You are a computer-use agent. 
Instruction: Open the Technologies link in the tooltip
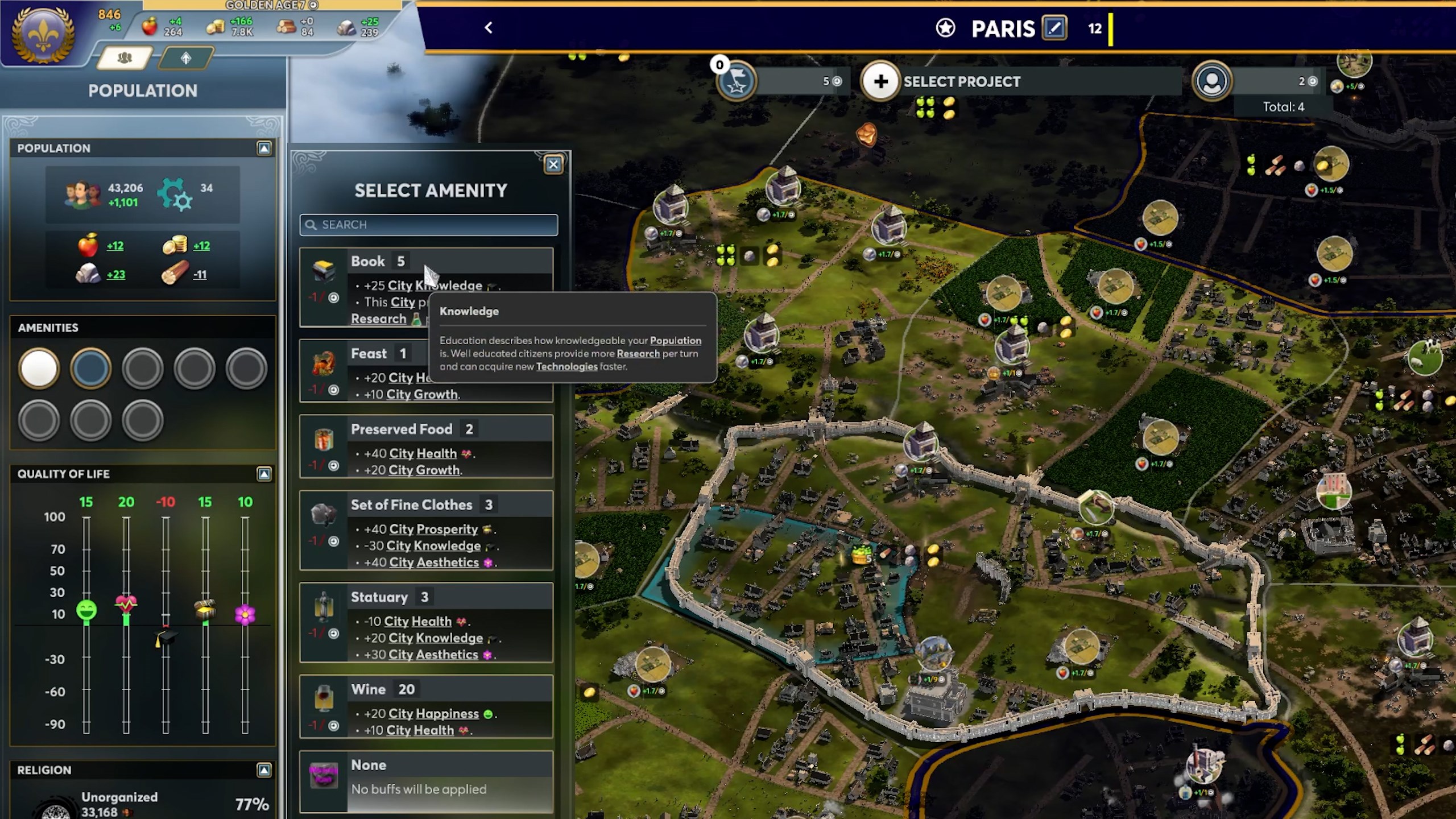point(566,367)
